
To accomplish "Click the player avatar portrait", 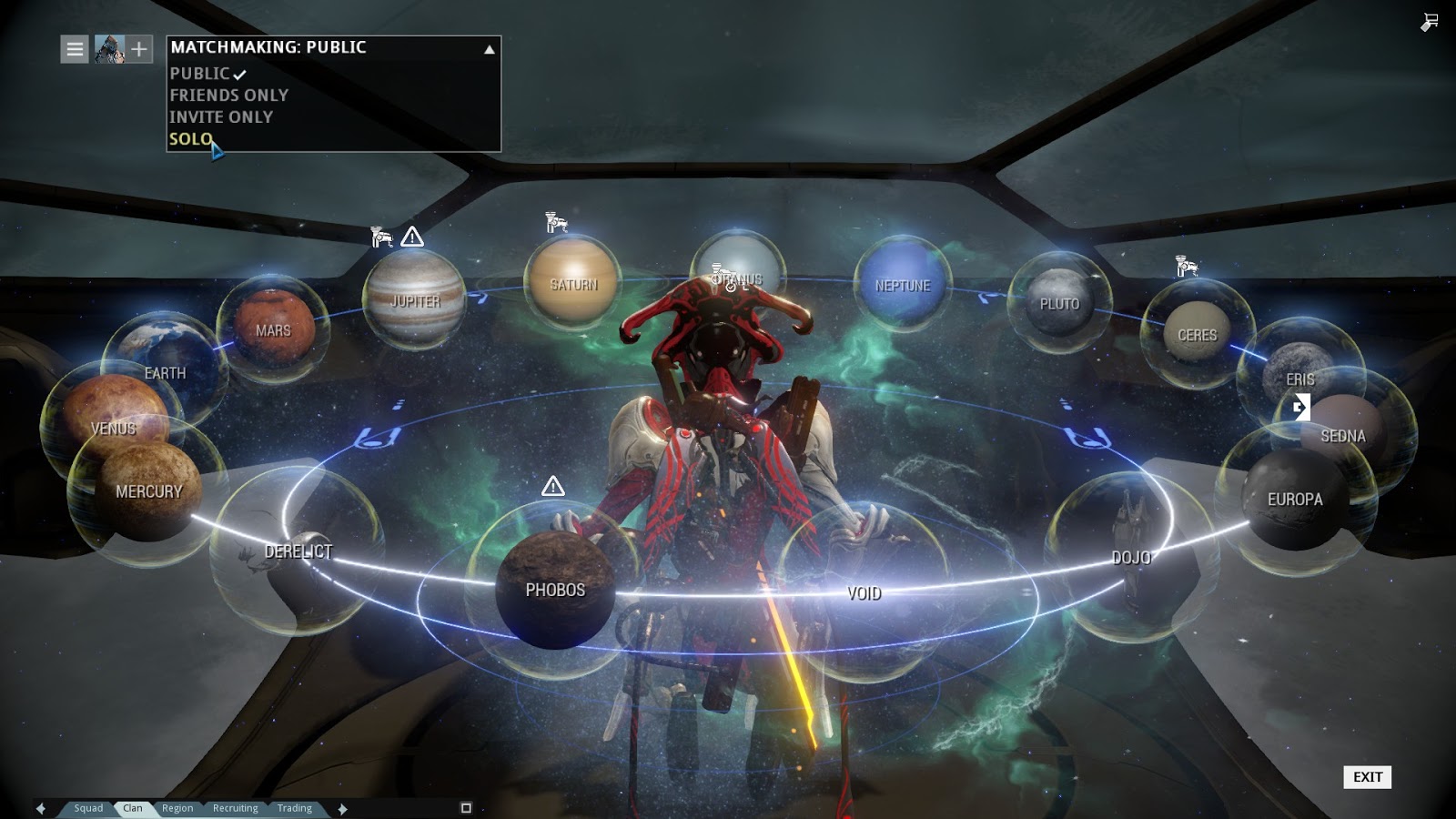I will click(x=109, y=49).
